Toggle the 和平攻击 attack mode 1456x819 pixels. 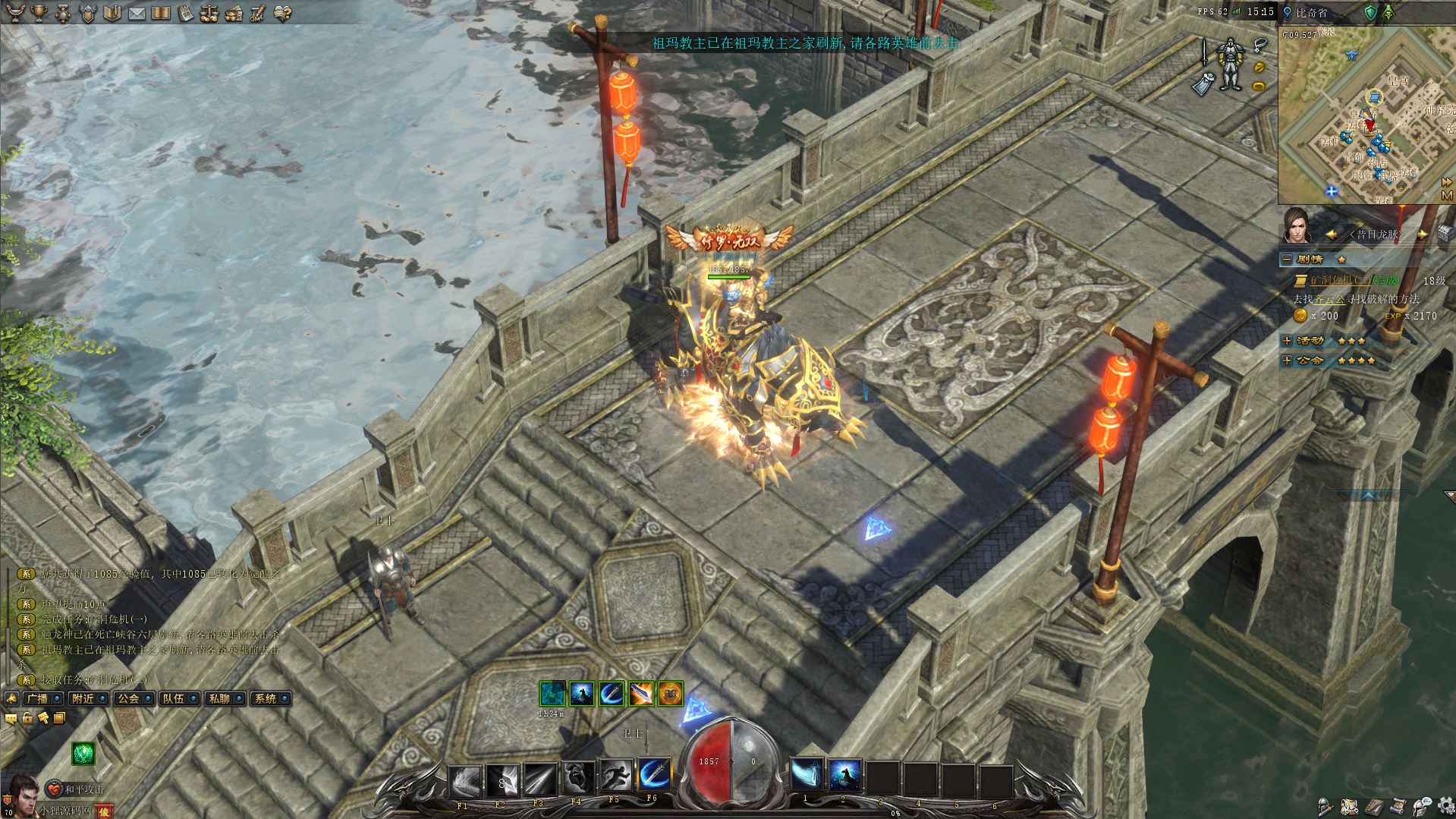coord(76,789)
